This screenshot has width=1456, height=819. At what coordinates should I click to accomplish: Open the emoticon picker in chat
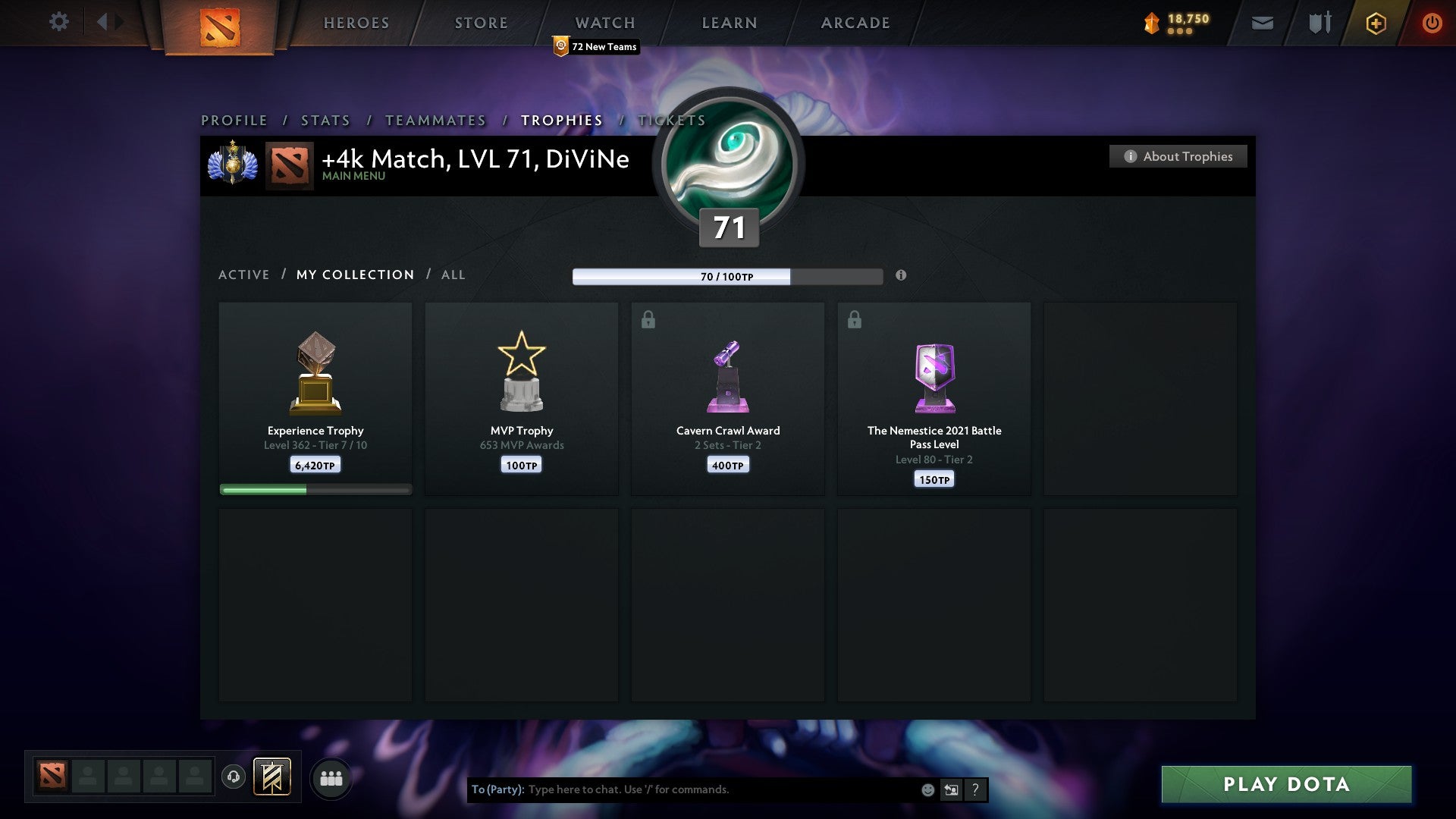click(927, 789)
